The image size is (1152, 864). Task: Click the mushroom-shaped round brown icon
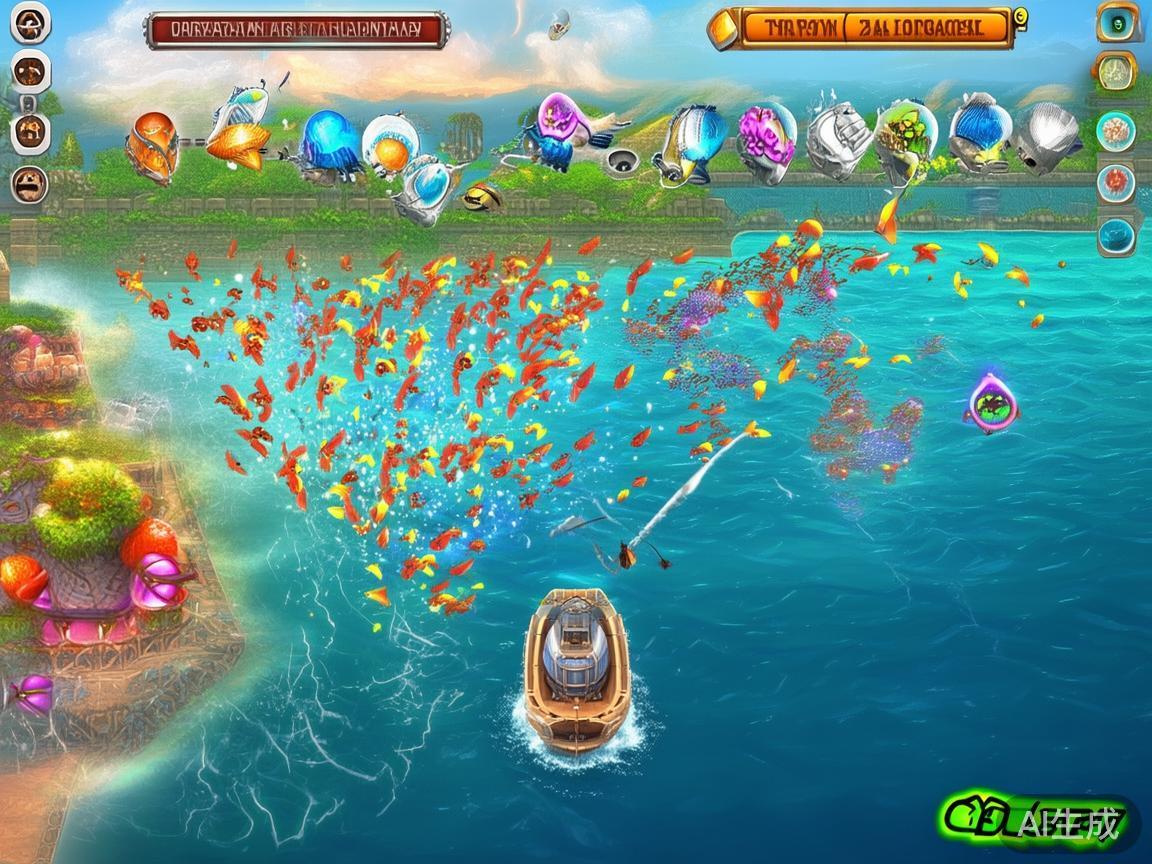pos(29,24)
